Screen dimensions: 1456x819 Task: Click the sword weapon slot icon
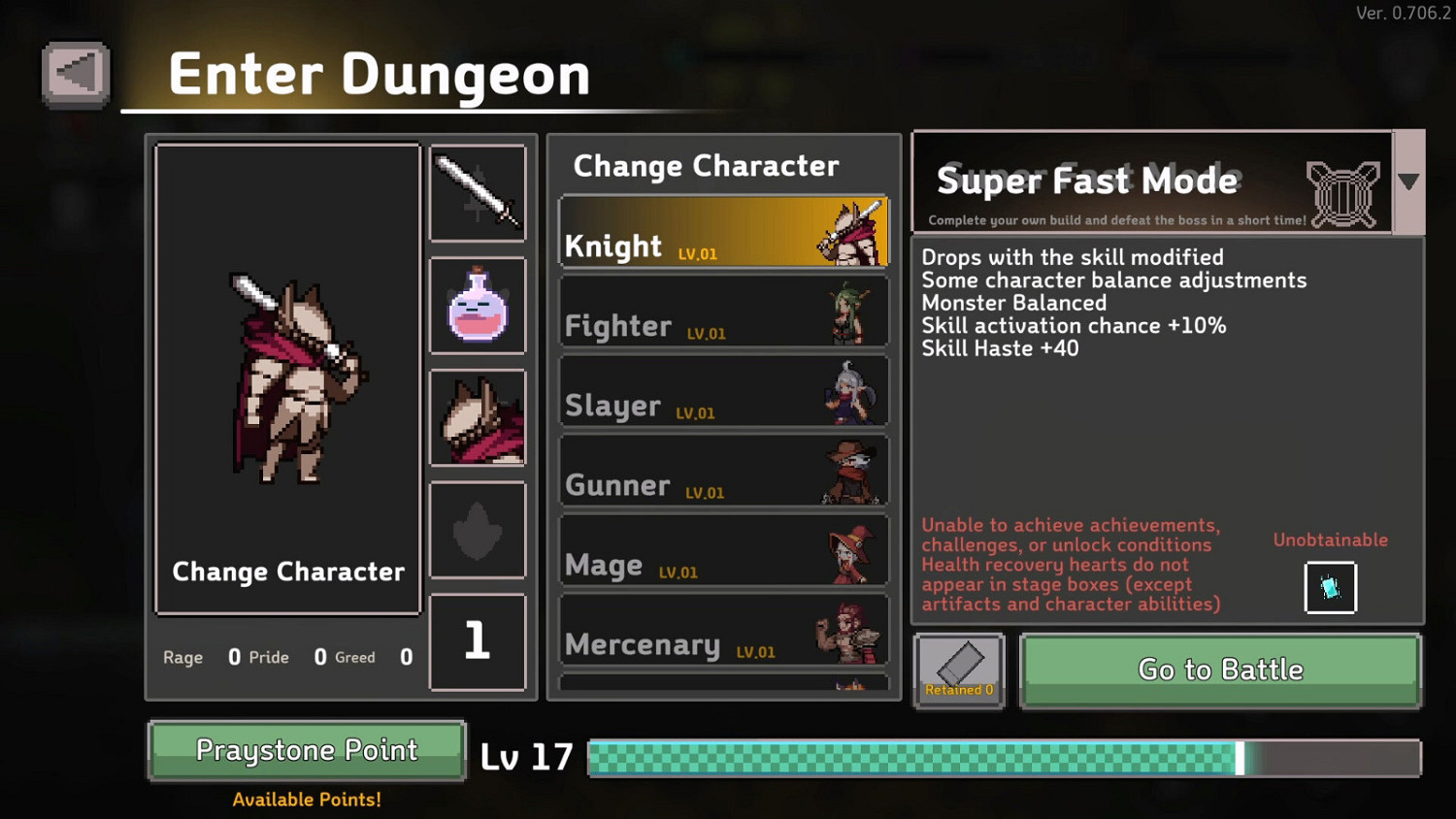(478, 193)
